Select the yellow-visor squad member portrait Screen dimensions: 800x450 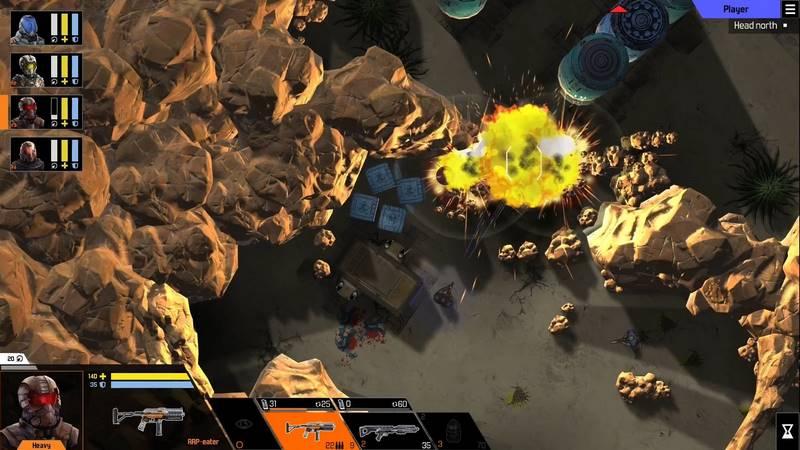pyautogui.click(x=24, y=70)
